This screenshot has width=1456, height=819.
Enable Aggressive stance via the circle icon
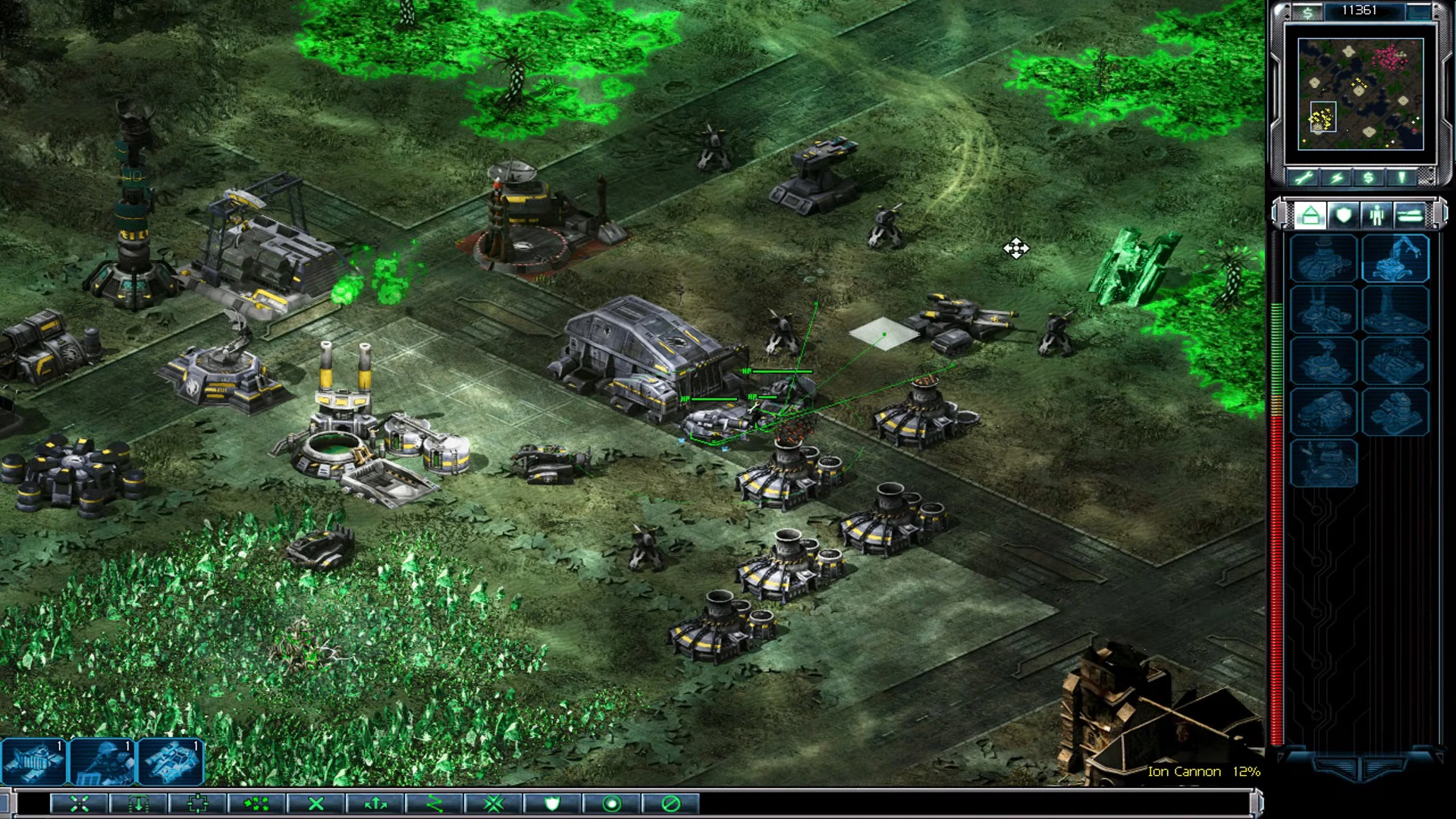coord(610,805)
